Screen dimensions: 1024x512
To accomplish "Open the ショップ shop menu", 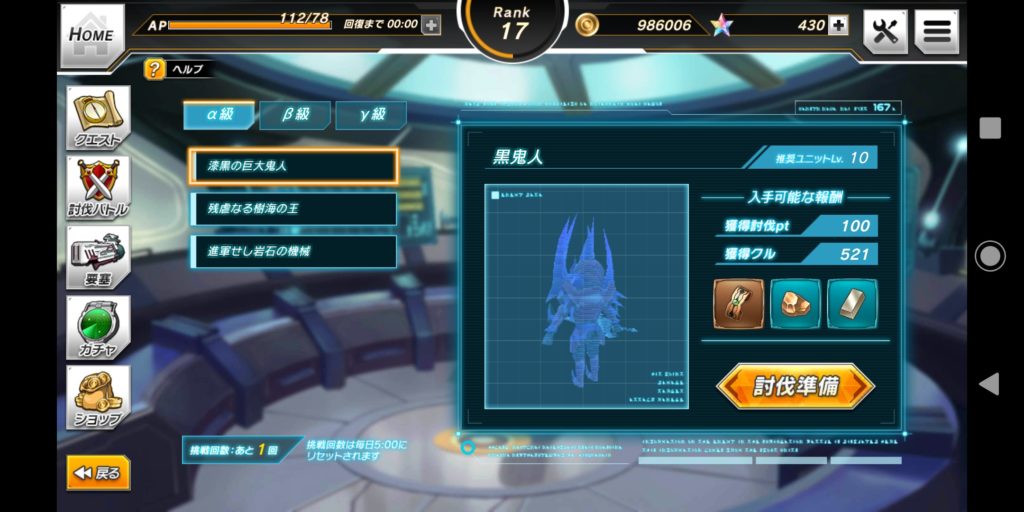I will click(x=98, y=396).
